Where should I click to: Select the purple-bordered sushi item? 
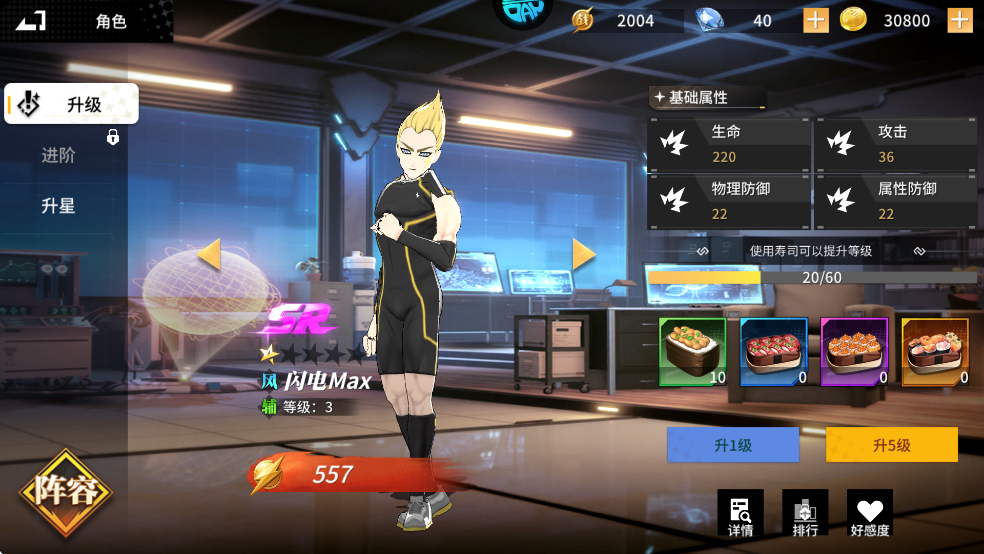click(x=854, y=352)
